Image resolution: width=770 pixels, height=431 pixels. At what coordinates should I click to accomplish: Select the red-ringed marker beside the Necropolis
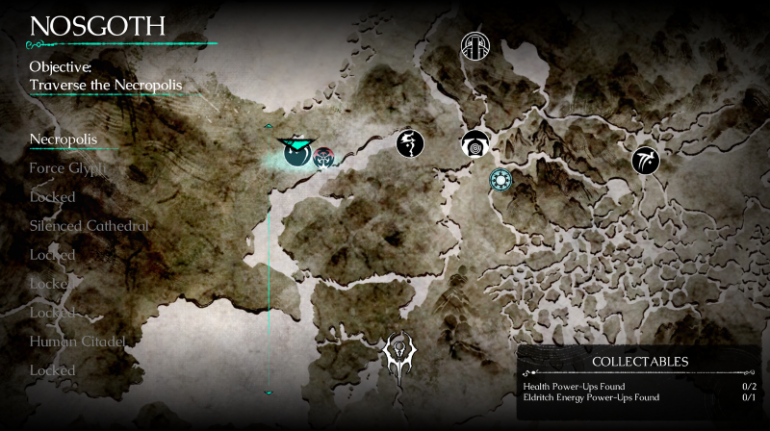pyautogui.click(x=324, y=157)
